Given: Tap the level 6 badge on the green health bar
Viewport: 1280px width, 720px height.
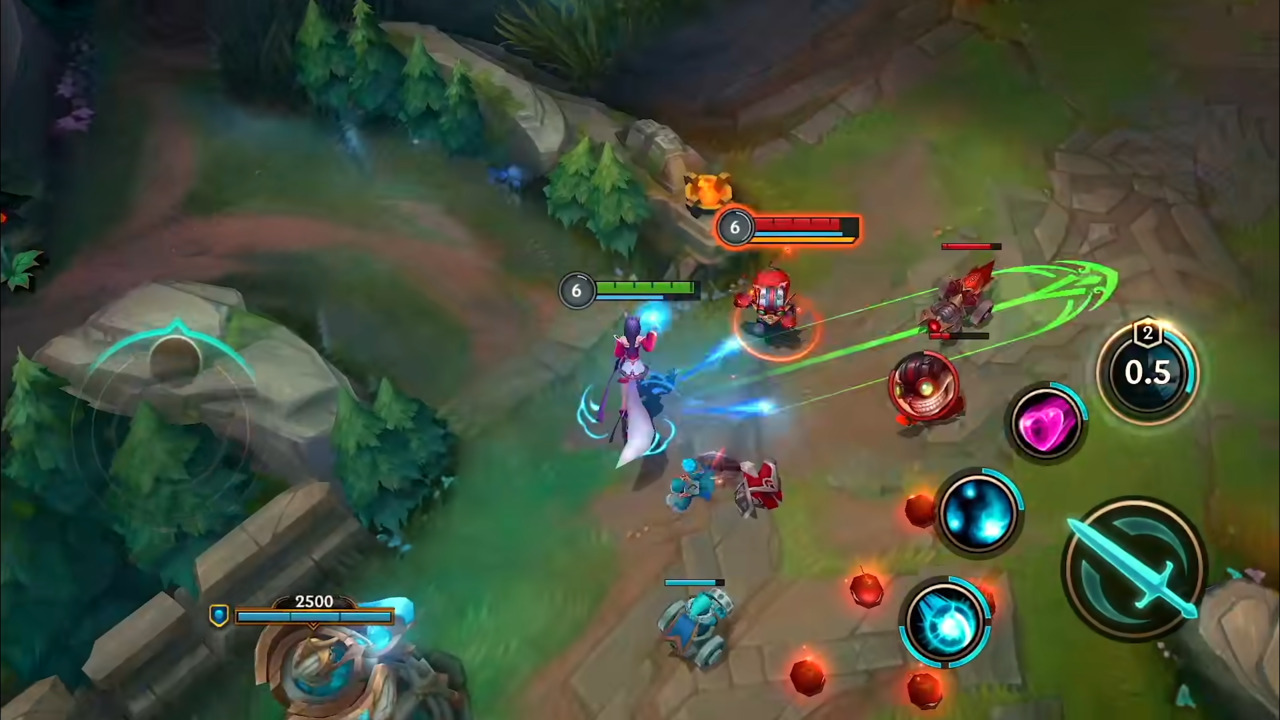Looking at the screenshot, I should pos(576,290).
